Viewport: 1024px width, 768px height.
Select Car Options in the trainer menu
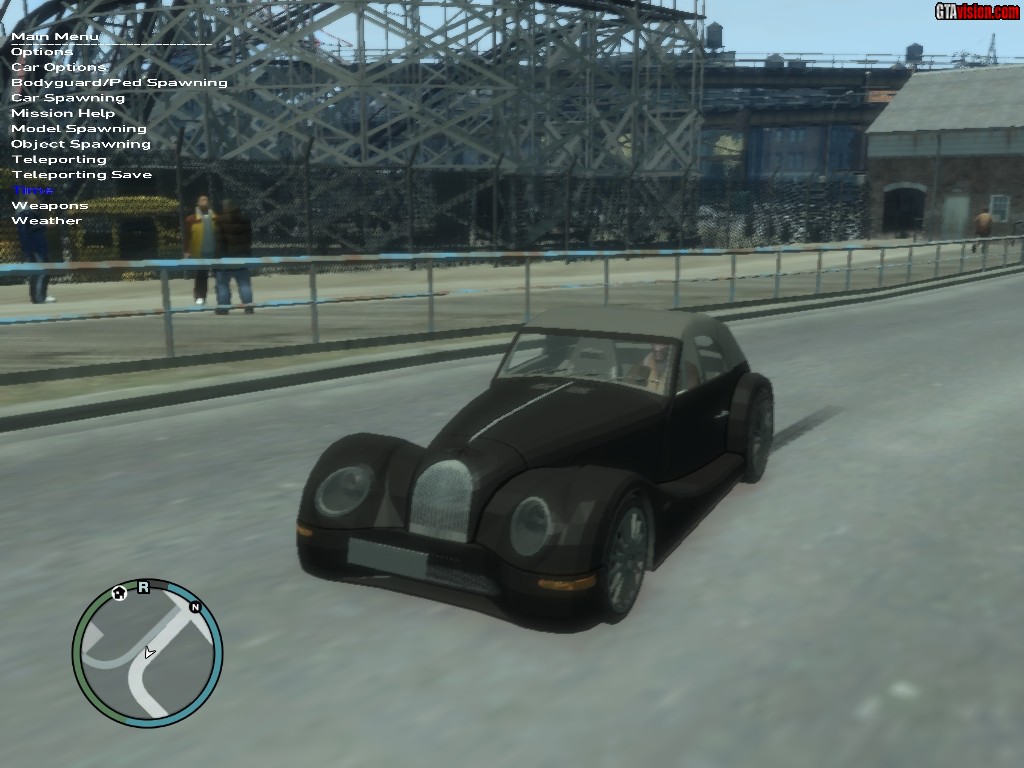[58, 67]
